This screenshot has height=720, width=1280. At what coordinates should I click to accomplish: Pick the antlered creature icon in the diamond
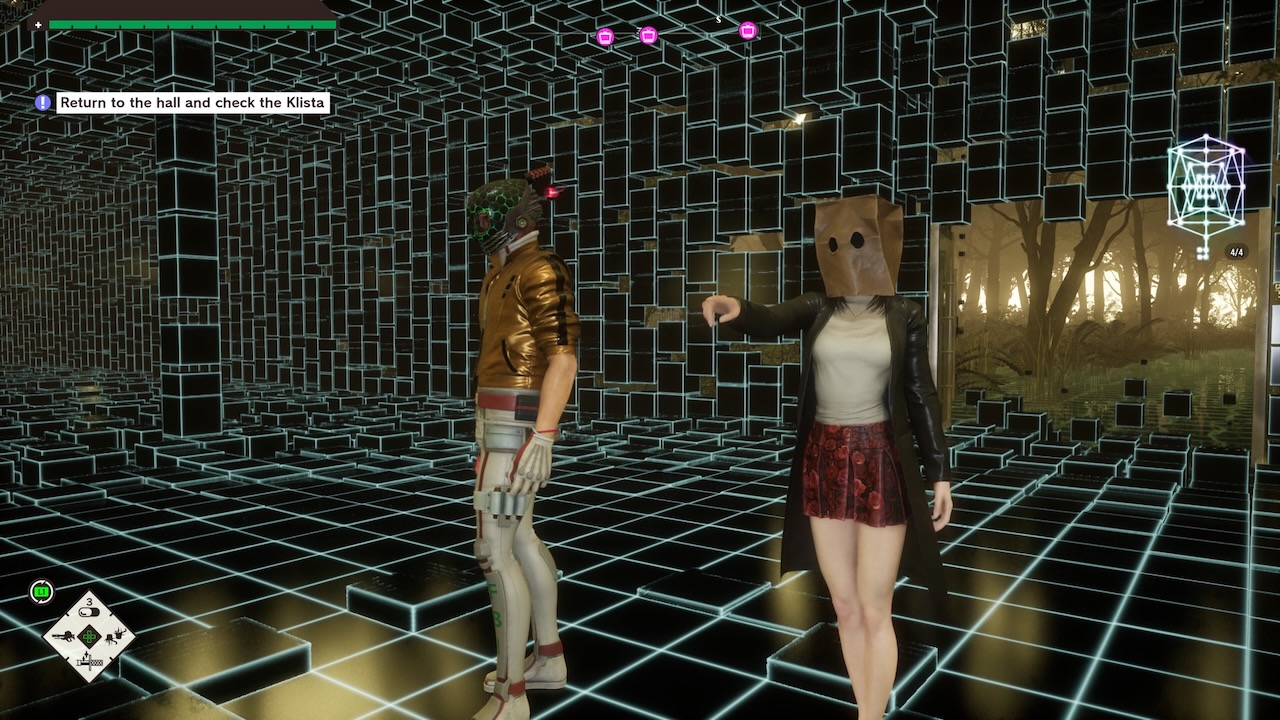[x=116, y=633]
